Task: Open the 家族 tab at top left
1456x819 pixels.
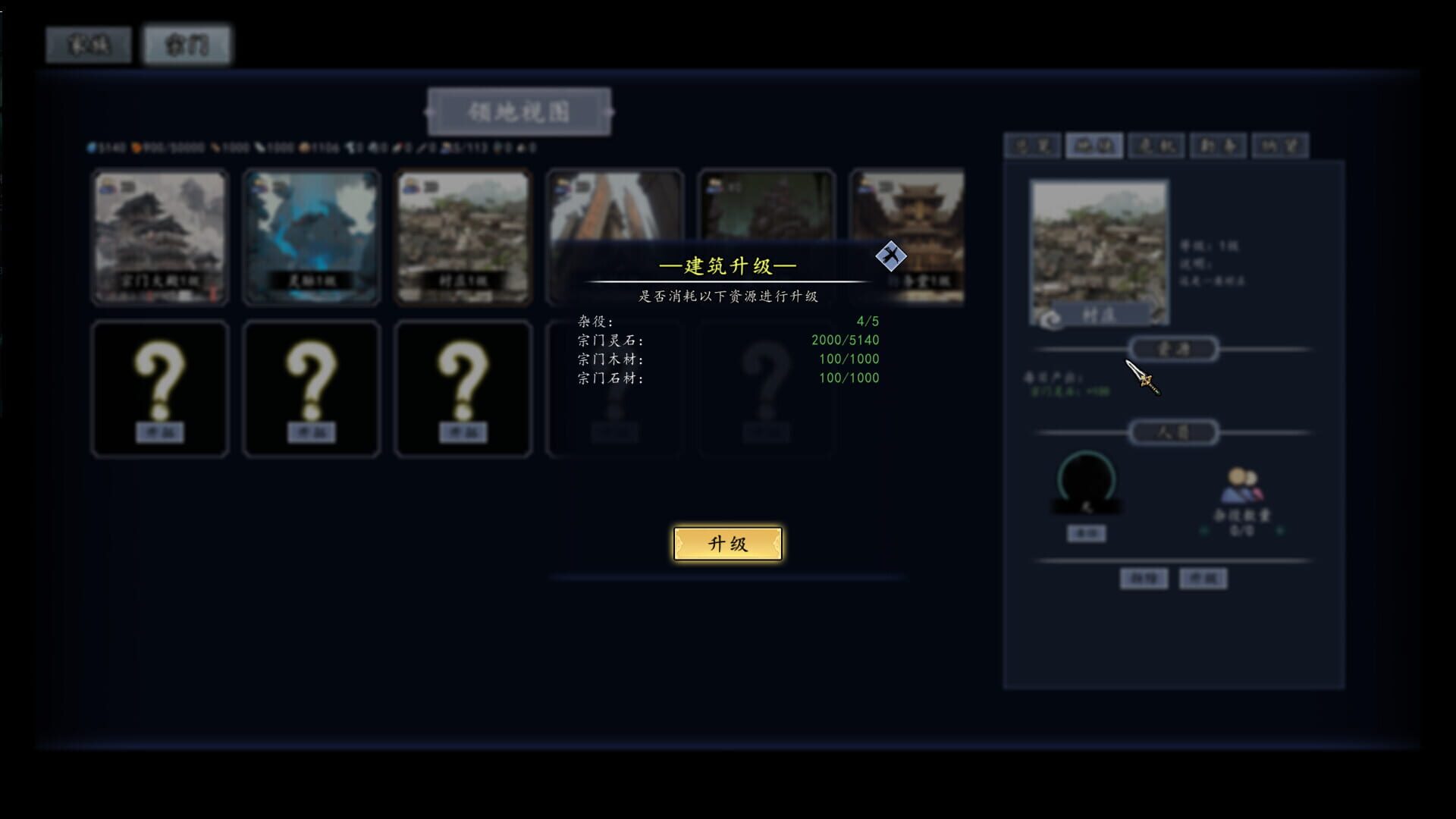Action: point(87,44)
